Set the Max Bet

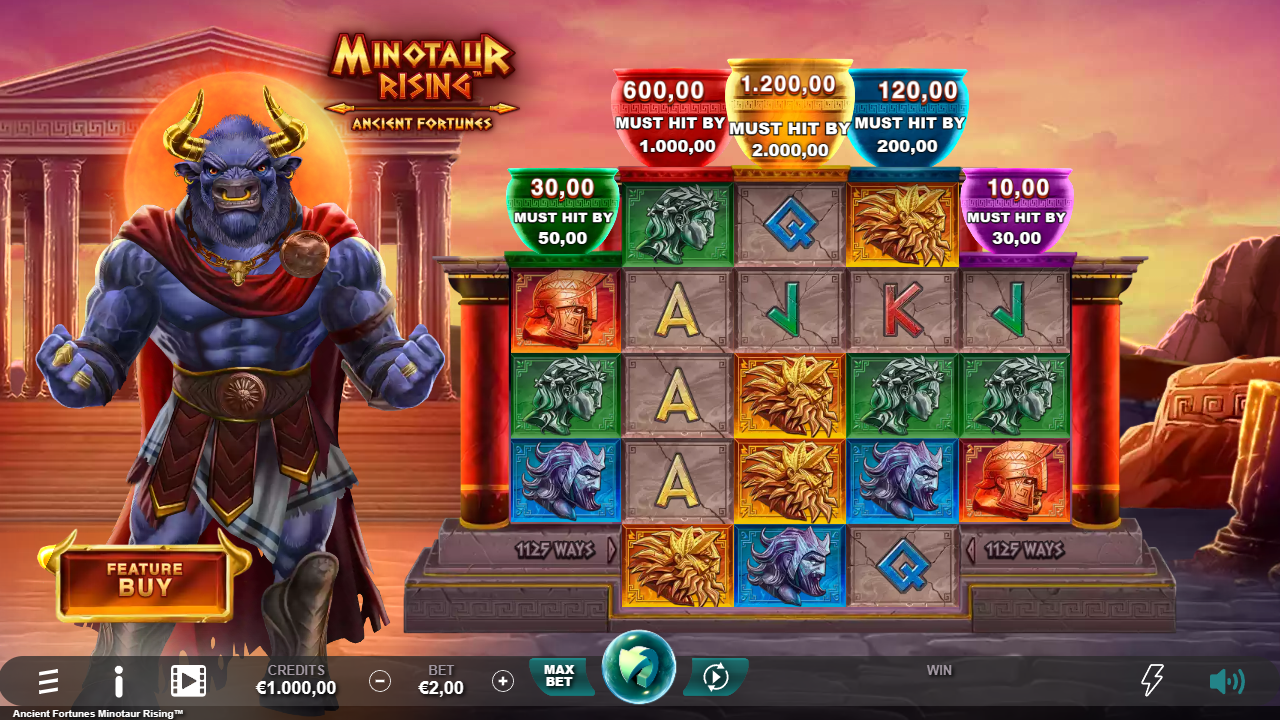pos(559,676)
